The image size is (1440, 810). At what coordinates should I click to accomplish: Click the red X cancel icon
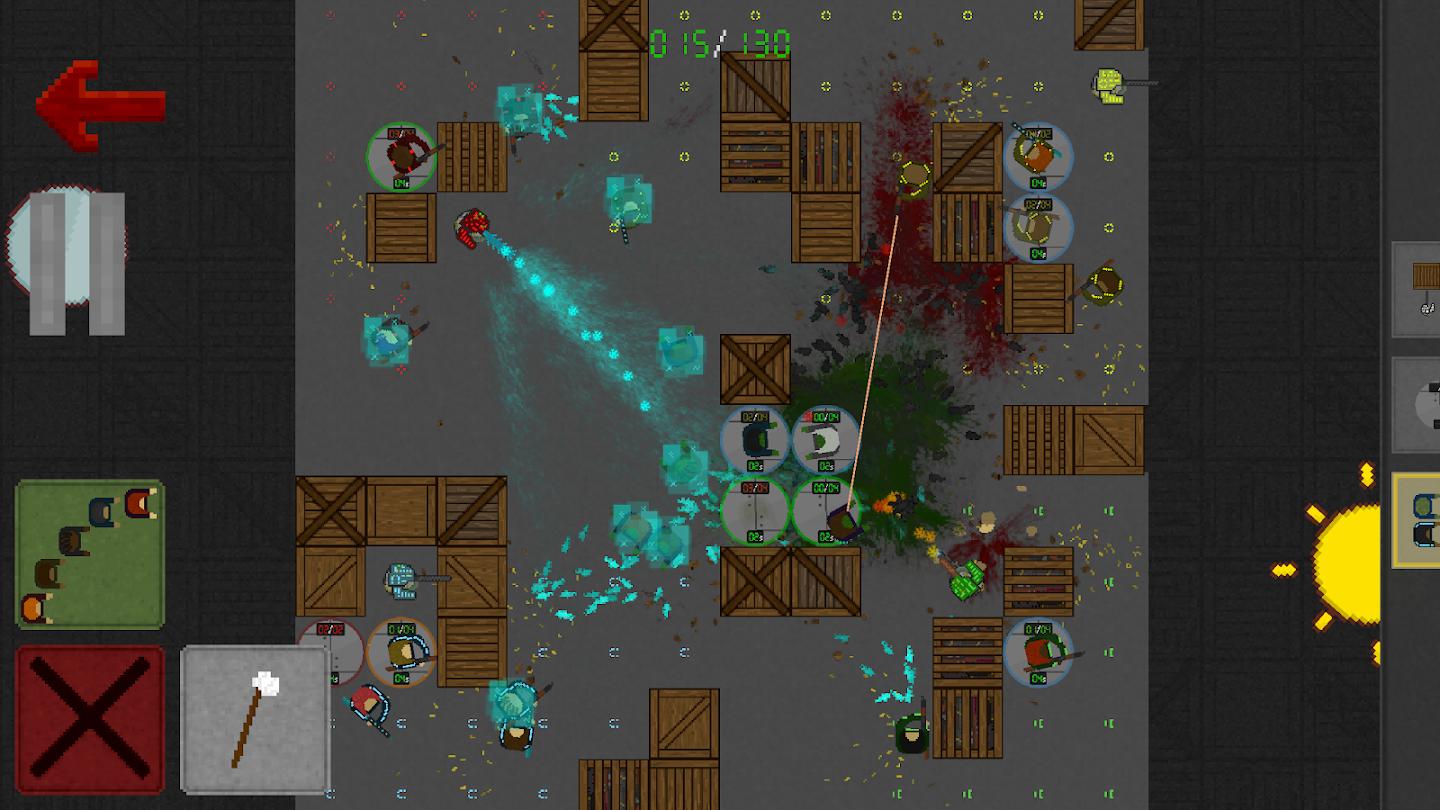(88, 717)
